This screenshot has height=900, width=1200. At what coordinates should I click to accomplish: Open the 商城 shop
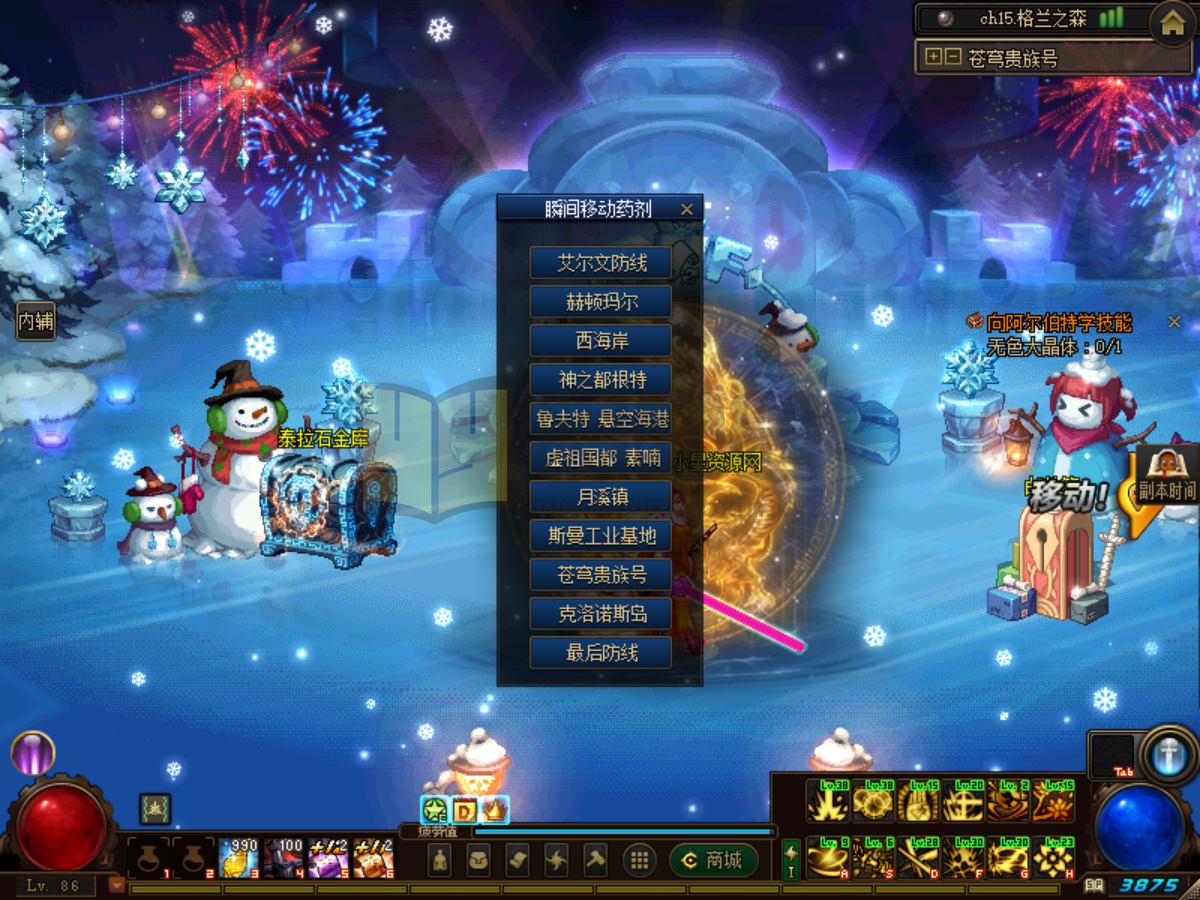tap(713, 860)
